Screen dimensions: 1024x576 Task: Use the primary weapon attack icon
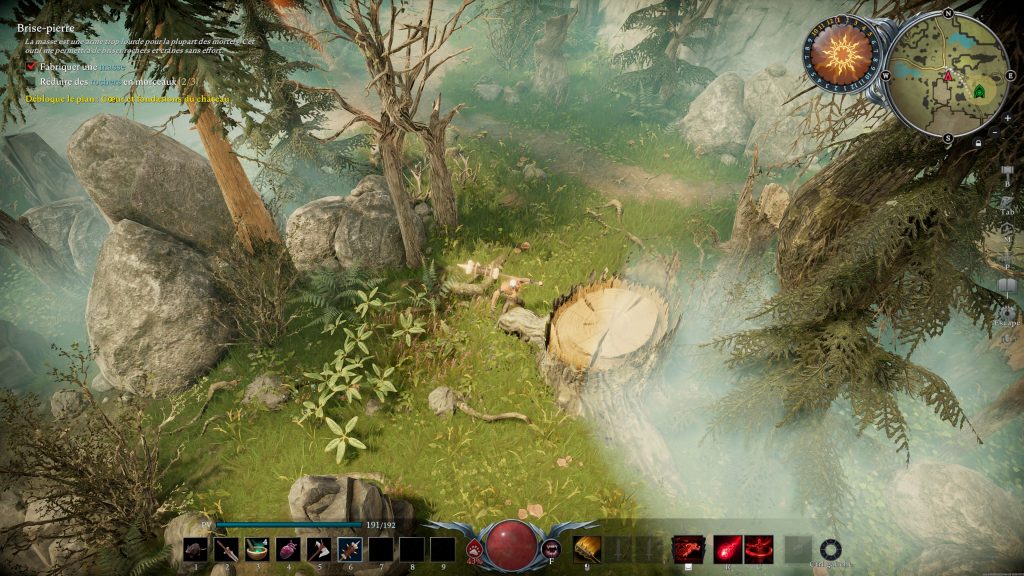(586, 549)
